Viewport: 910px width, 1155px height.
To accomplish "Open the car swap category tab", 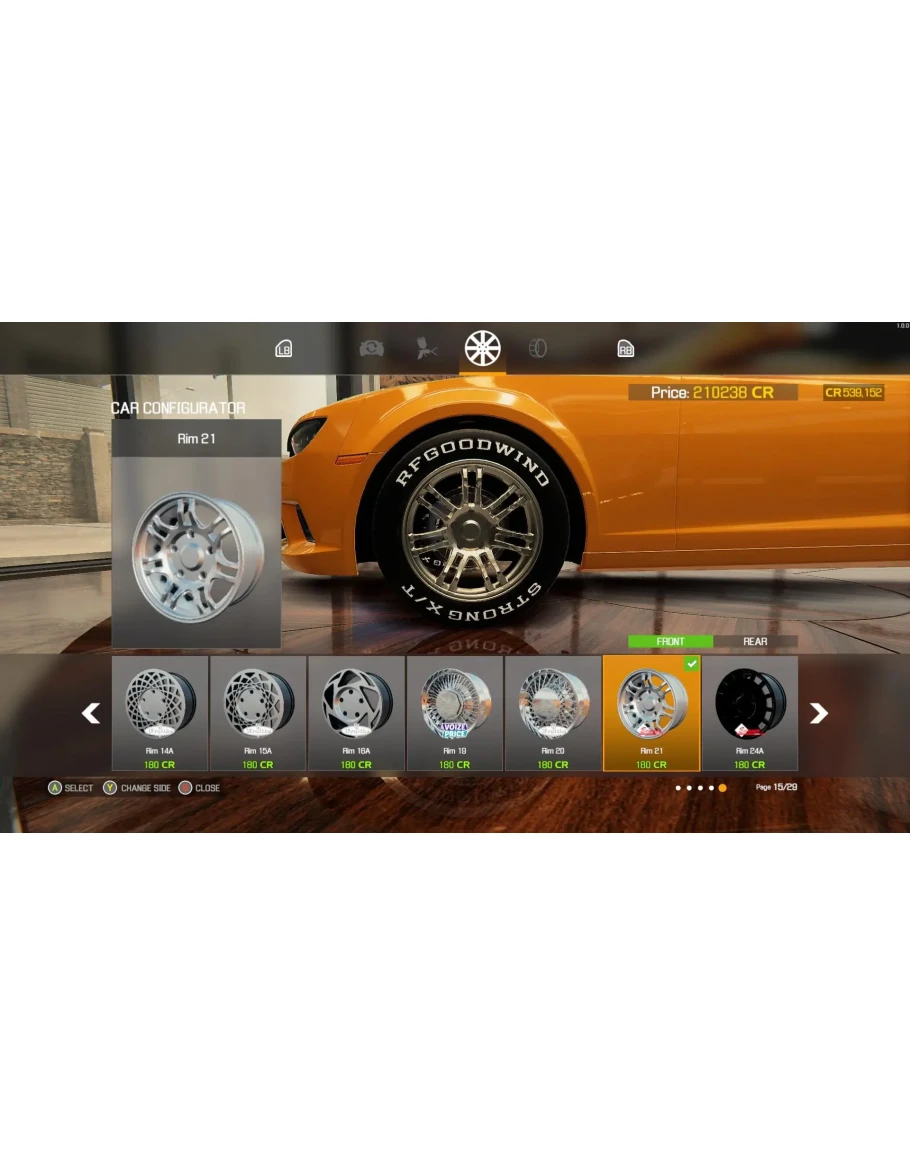I will coord(371,348).
